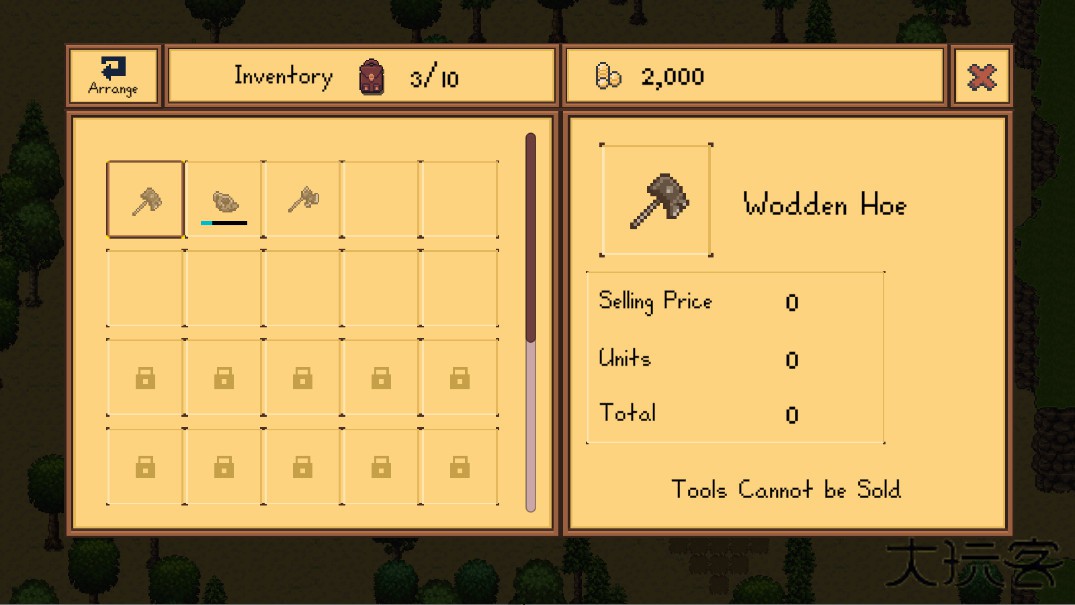Close the inventory window
Viewport: 1075px width, 605px height.
click(x=981, y=76)
